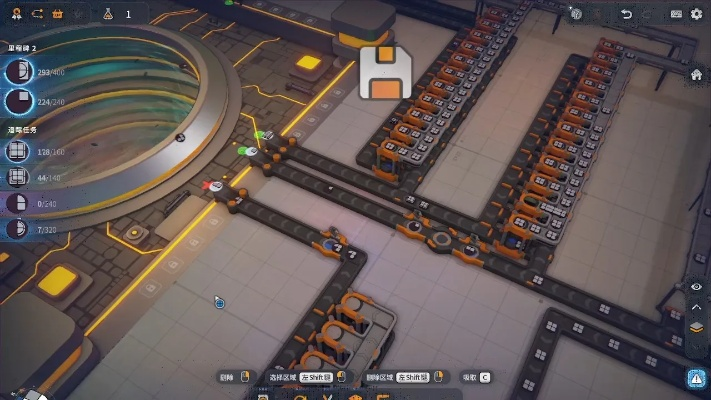Jump to base with the home button

(697, 75)
